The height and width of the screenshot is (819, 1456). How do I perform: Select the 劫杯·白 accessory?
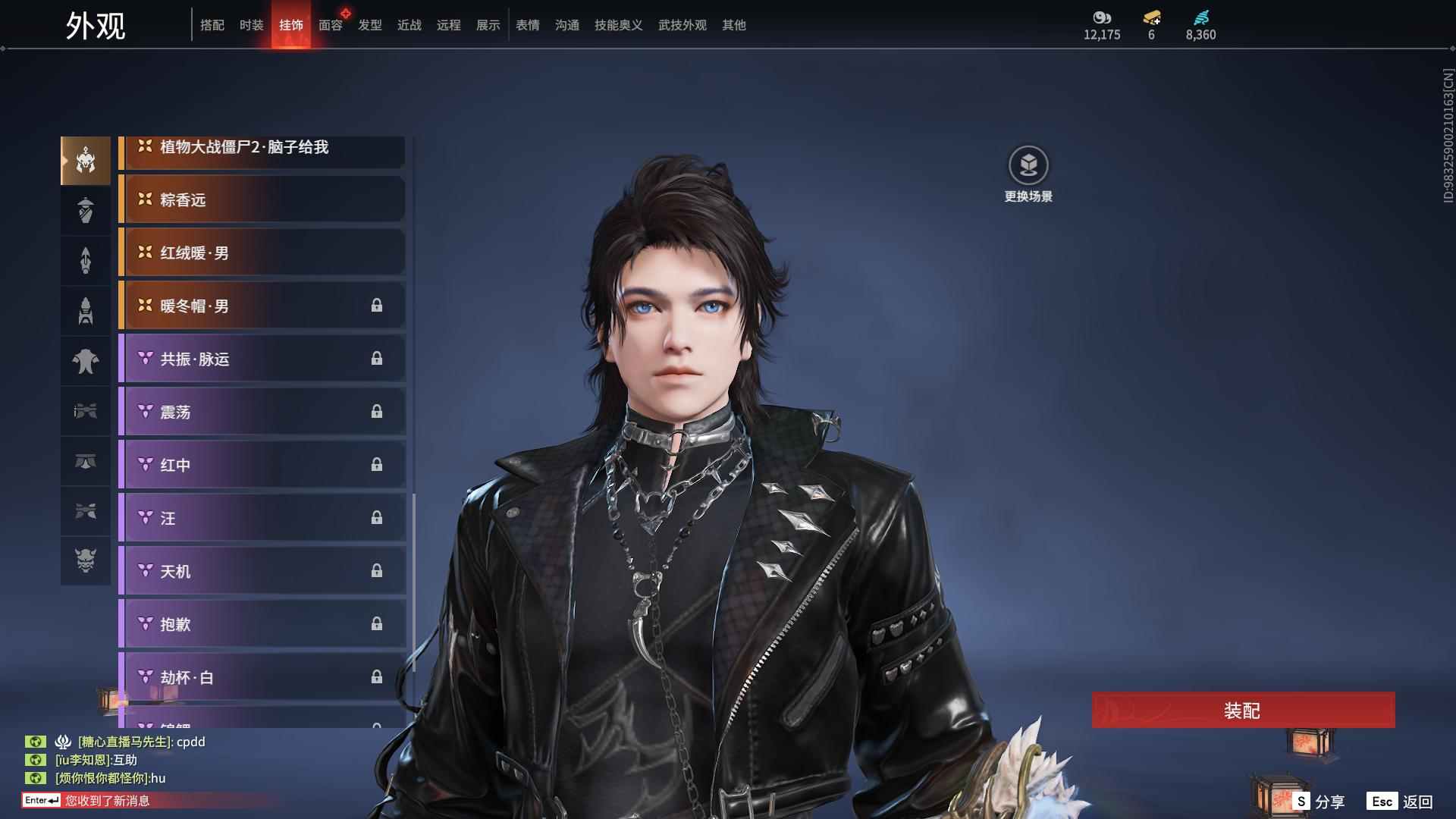pyautogui.click(x=262, y=677)
